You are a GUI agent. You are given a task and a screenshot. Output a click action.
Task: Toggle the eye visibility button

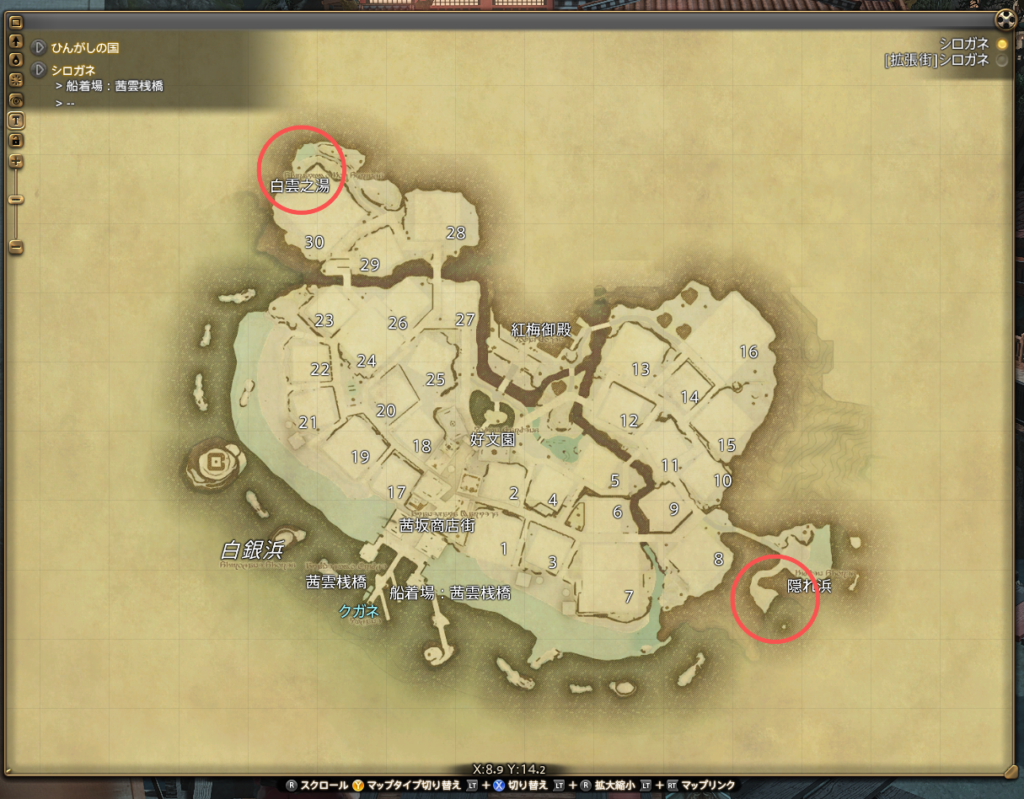click(16, 100)
